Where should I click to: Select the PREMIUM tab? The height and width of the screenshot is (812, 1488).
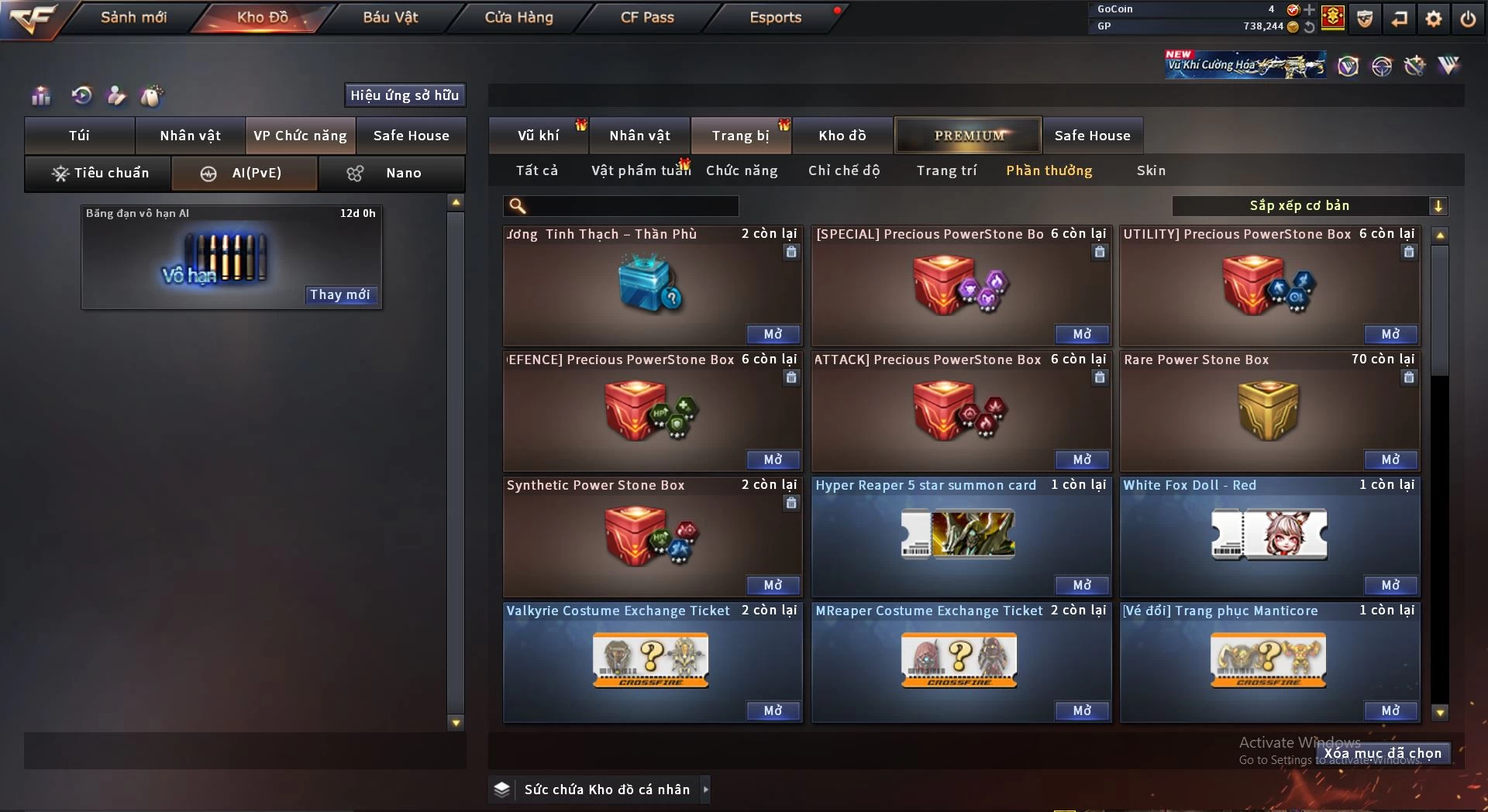point(968,136)
